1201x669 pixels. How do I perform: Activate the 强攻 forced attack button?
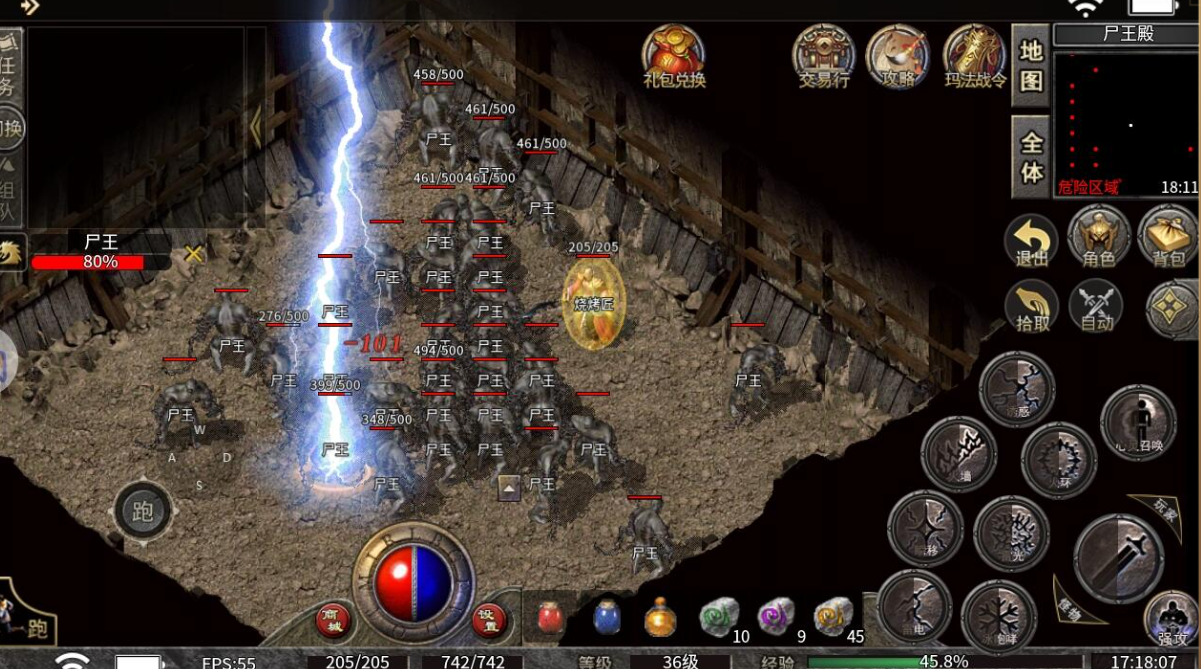pyautogui.click(x=1171, y=619)
